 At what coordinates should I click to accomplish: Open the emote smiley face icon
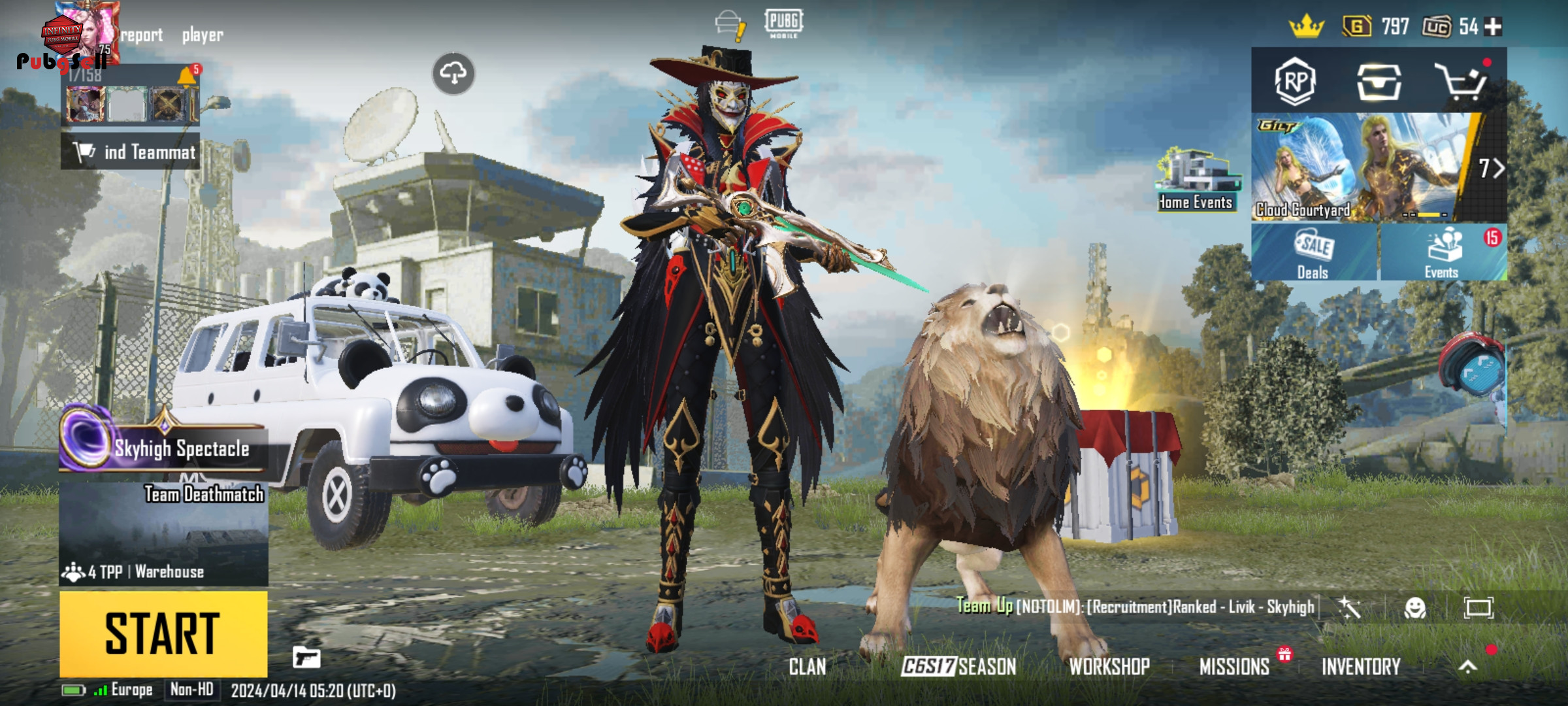pyautogui.click(x=1415, y=608)
